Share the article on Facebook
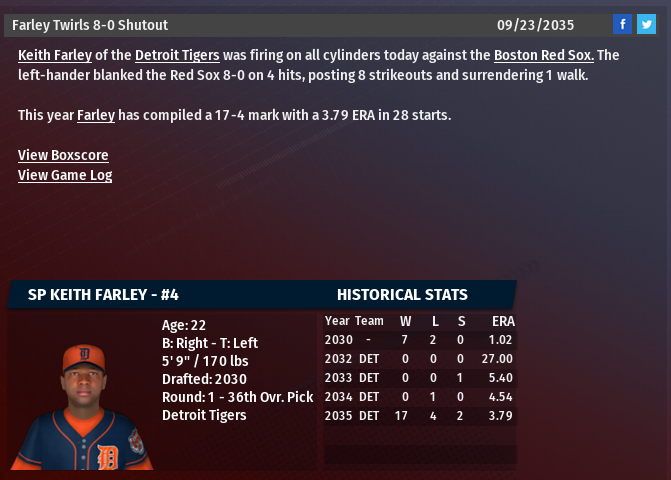The width and height of the screenshot is (671, 480). (x=622, y=25)
